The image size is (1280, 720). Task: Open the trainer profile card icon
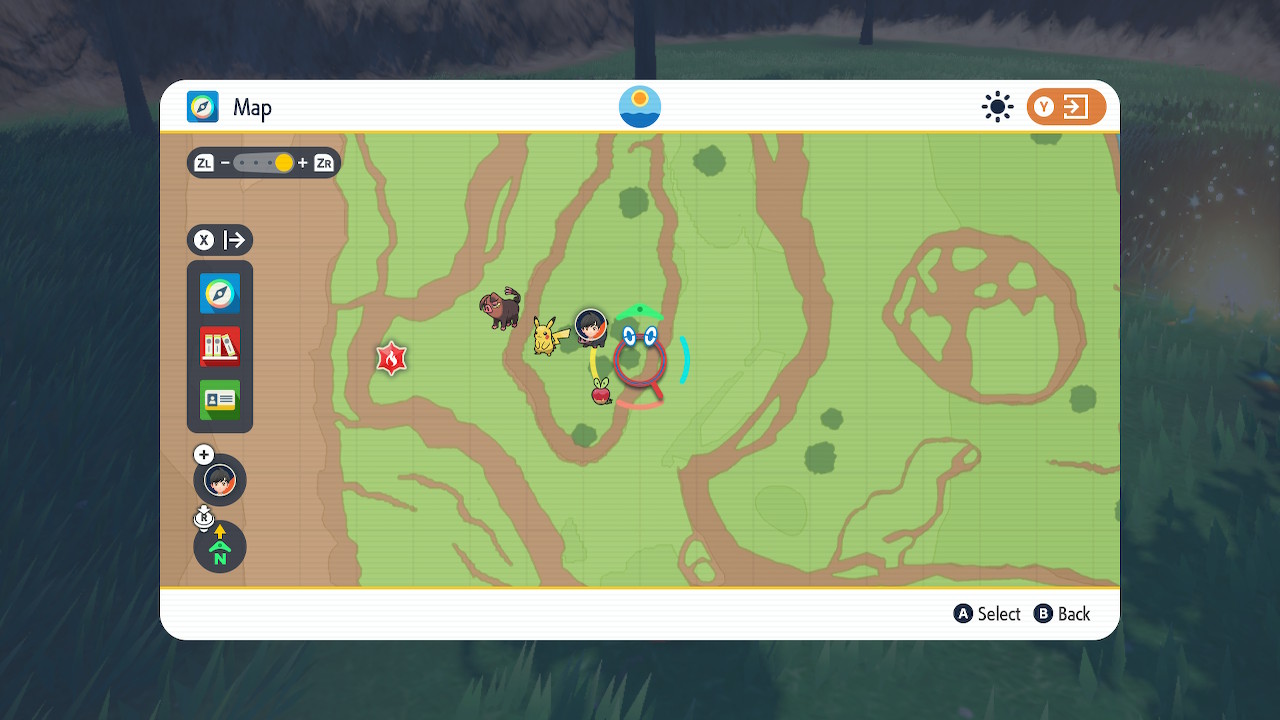(x=220, y=400)
